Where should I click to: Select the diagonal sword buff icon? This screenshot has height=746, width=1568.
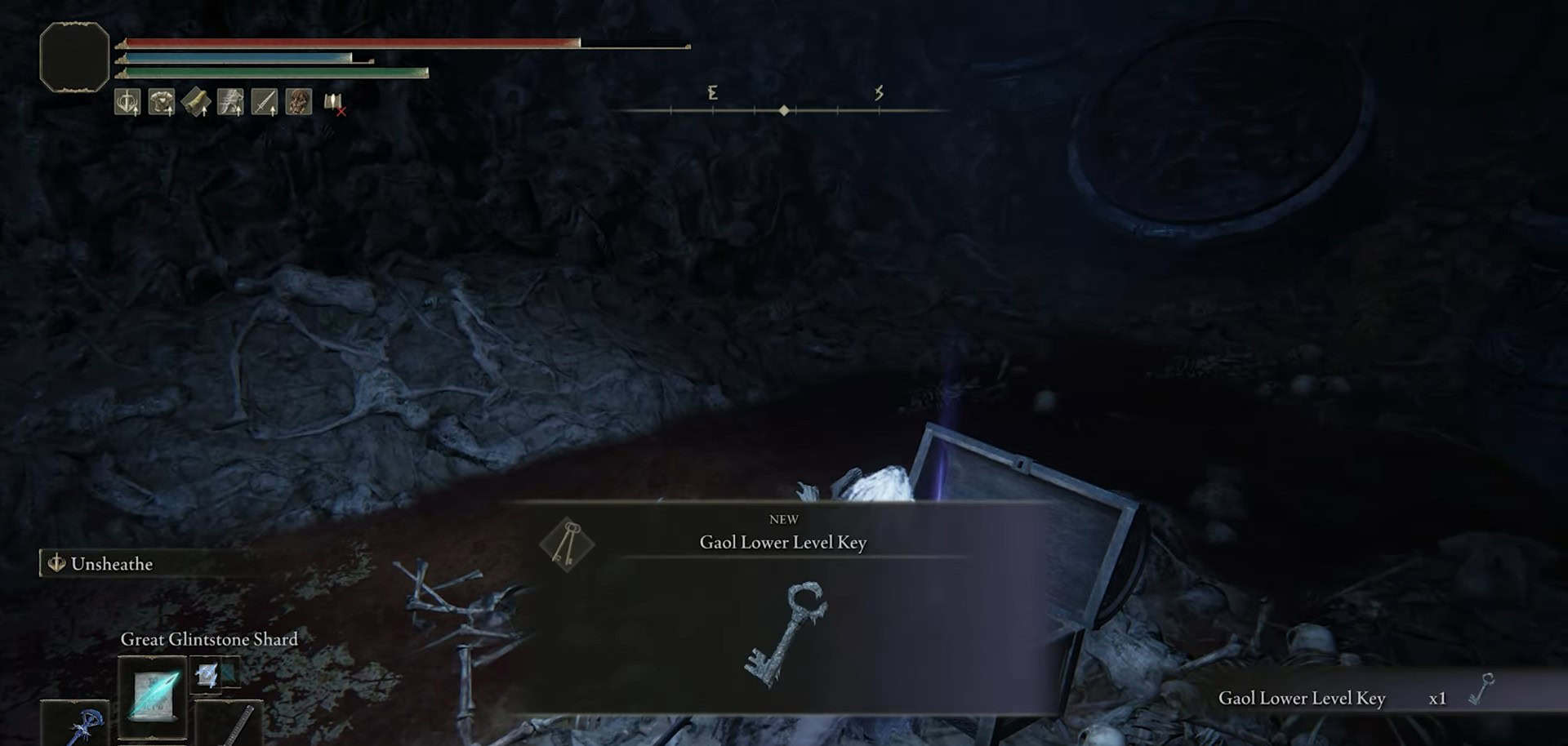[265, 102]
